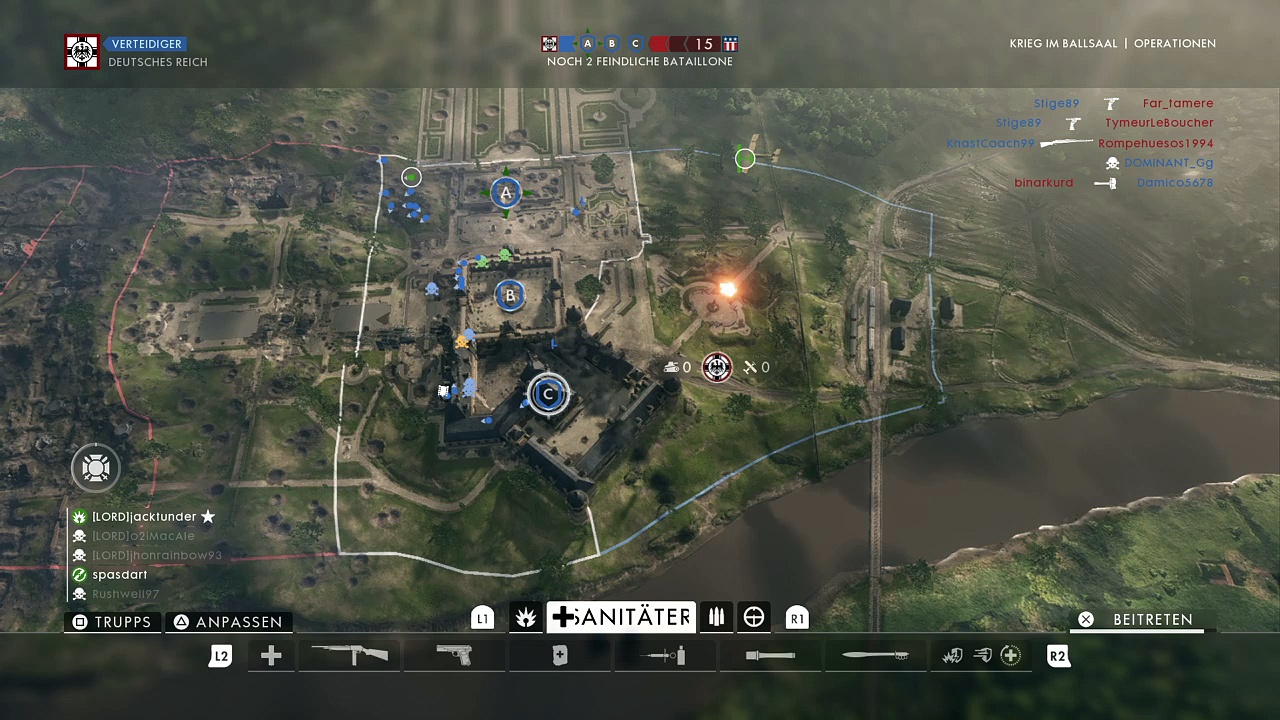Select the primary rifle weapon slot
This screenshot has height=720, width=1280.
tap(350, 656)
